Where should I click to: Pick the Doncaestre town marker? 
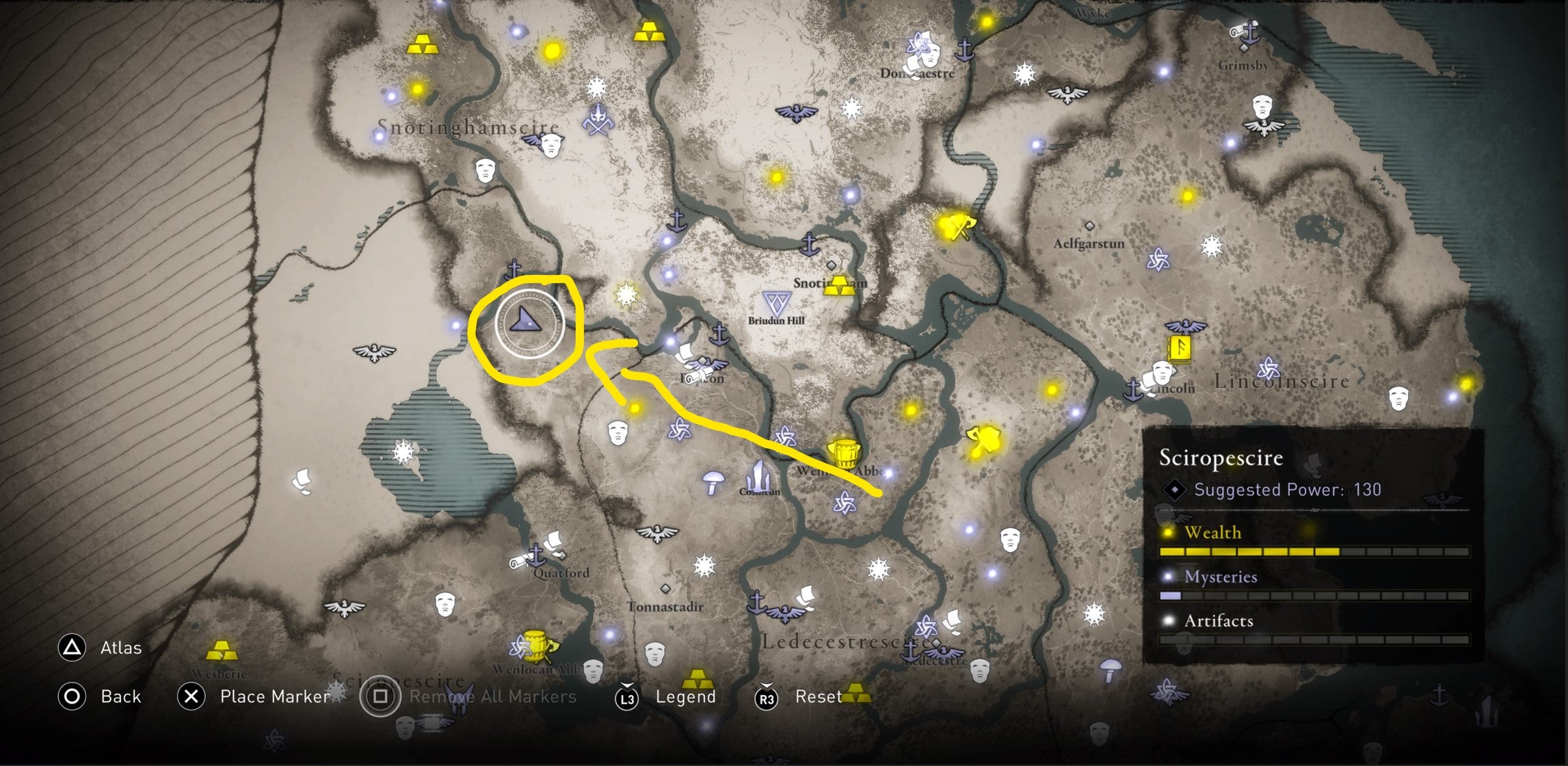[x=918, y=53]
